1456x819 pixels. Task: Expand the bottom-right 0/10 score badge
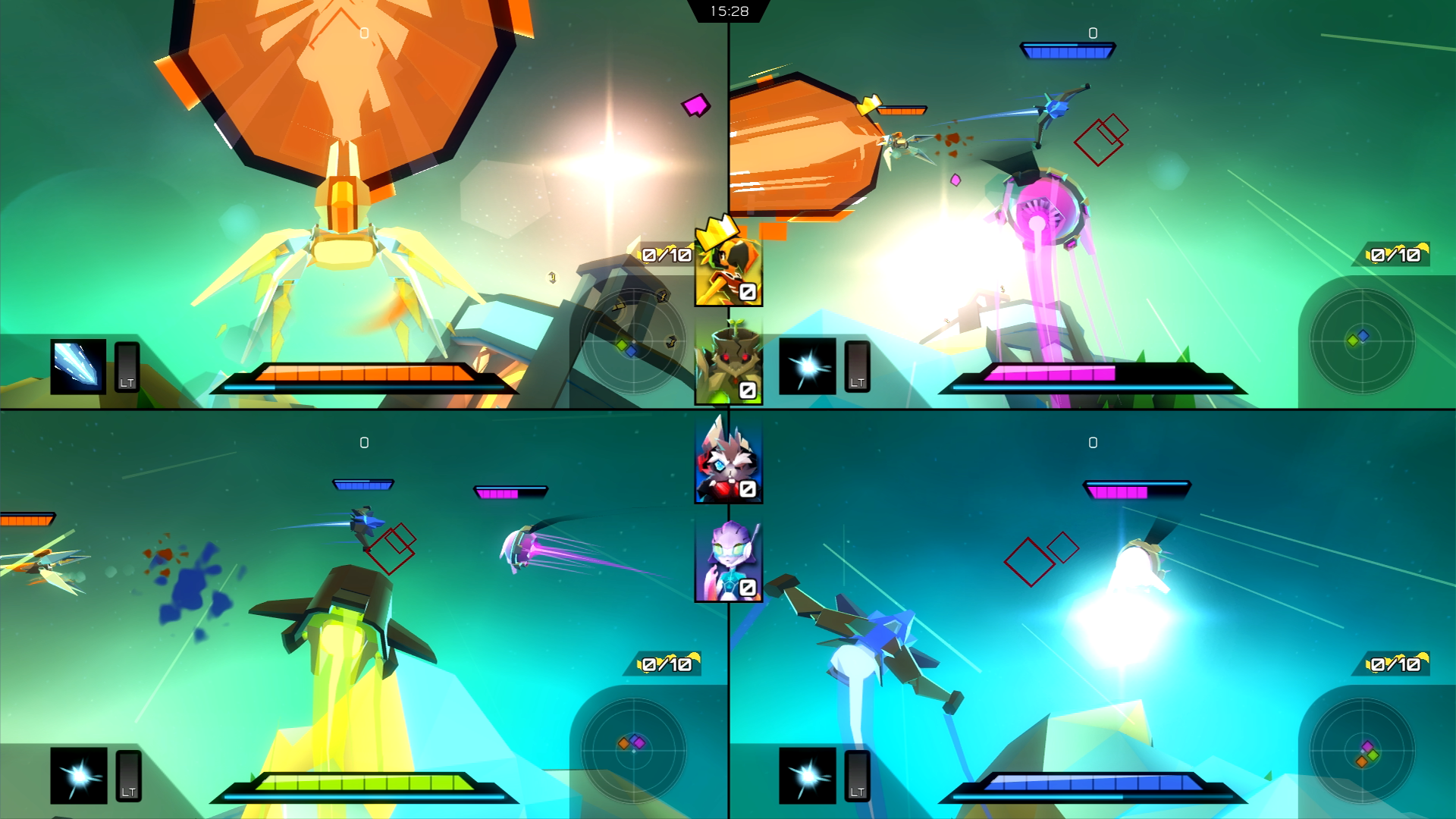click(x=1395, y=661)
